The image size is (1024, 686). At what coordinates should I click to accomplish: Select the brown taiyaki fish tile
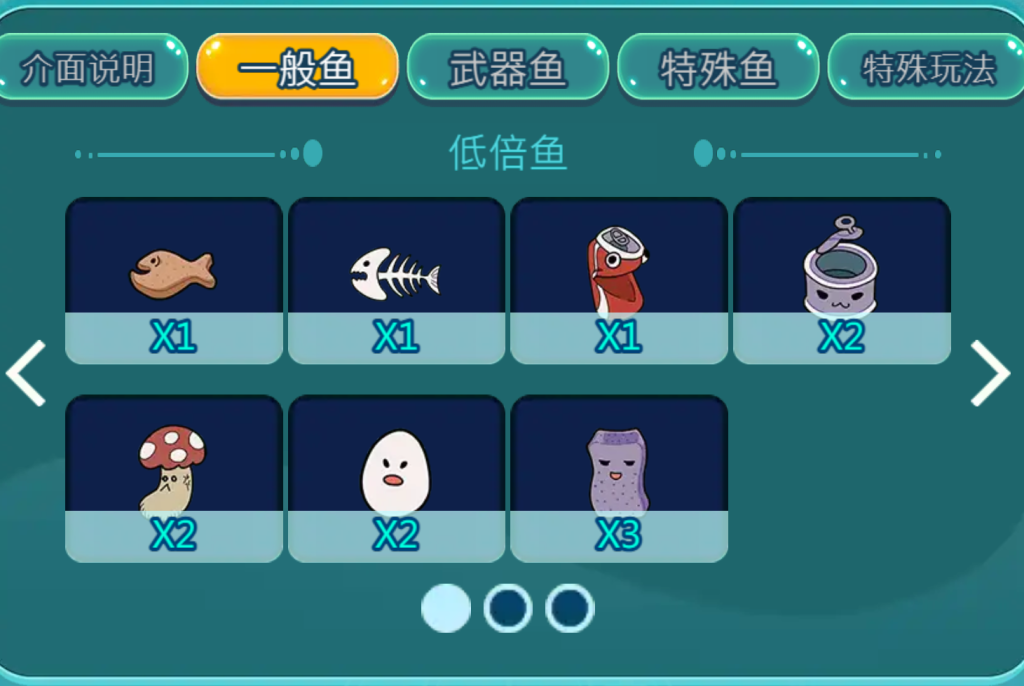click(x=174, y=280)
